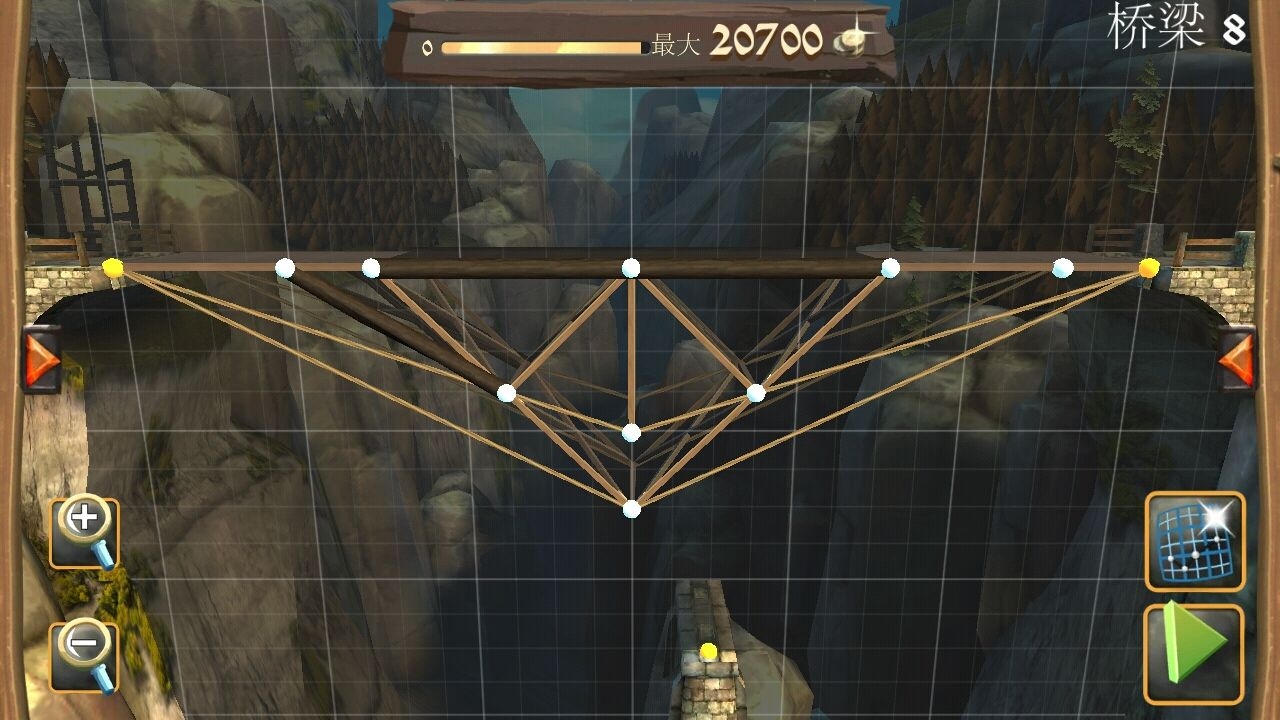
Task: Start the bridge test with green play button
Action: coord(1194,654)
